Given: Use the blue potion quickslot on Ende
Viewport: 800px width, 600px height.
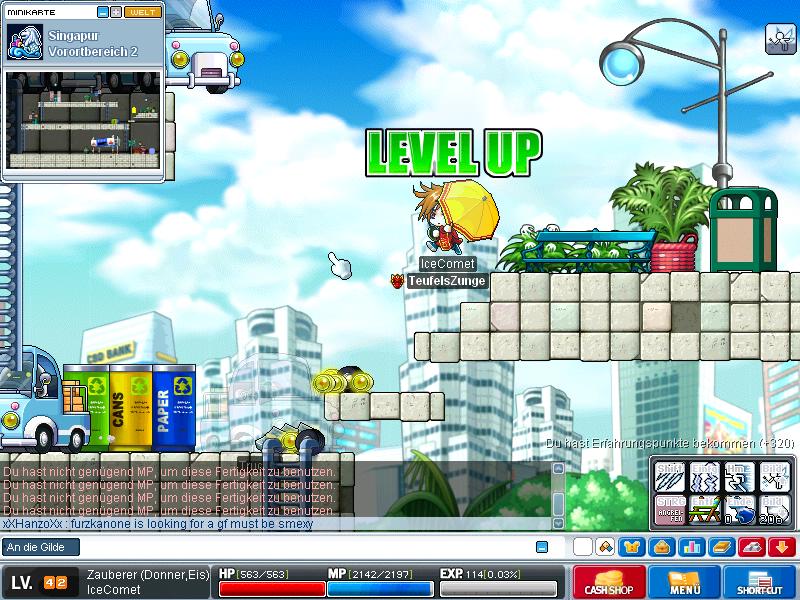Looking at the screenshot, I should (x=739, y=508).
